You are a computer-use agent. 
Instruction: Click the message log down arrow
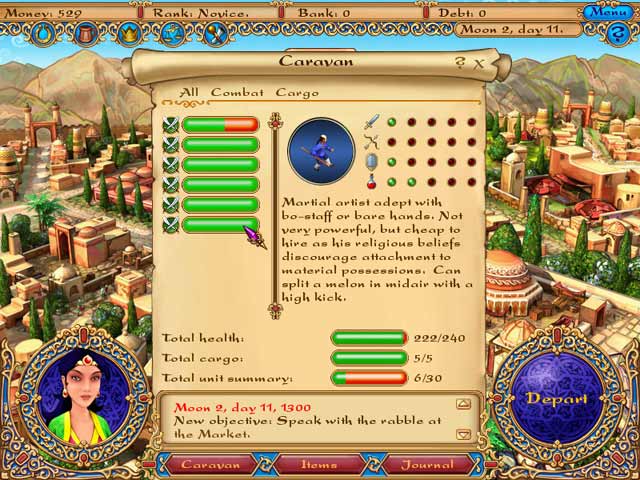point(463,434)
